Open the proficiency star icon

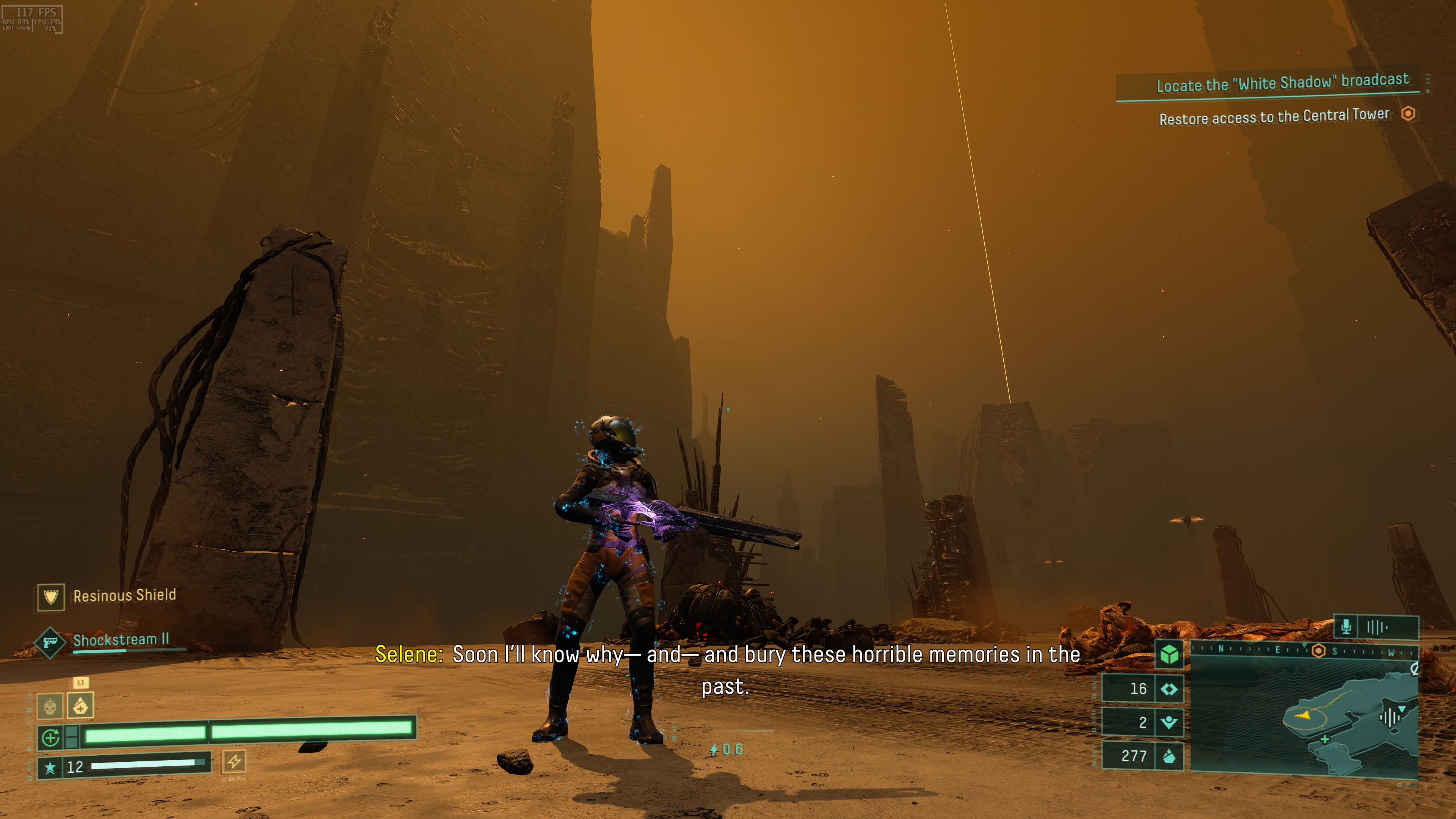50,767
